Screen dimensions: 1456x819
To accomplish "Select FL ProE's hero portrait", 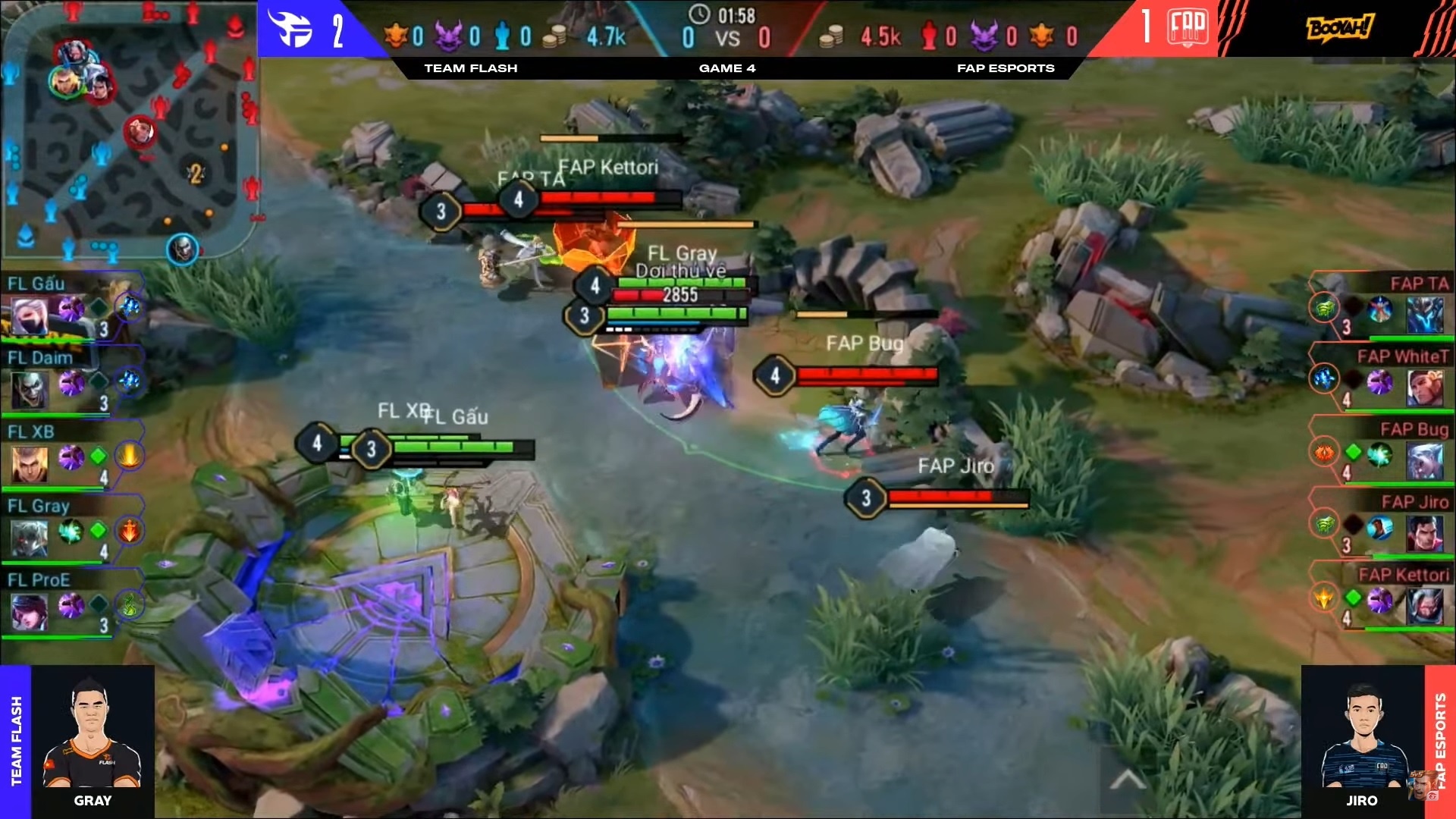I will click(x=29, y=611).
